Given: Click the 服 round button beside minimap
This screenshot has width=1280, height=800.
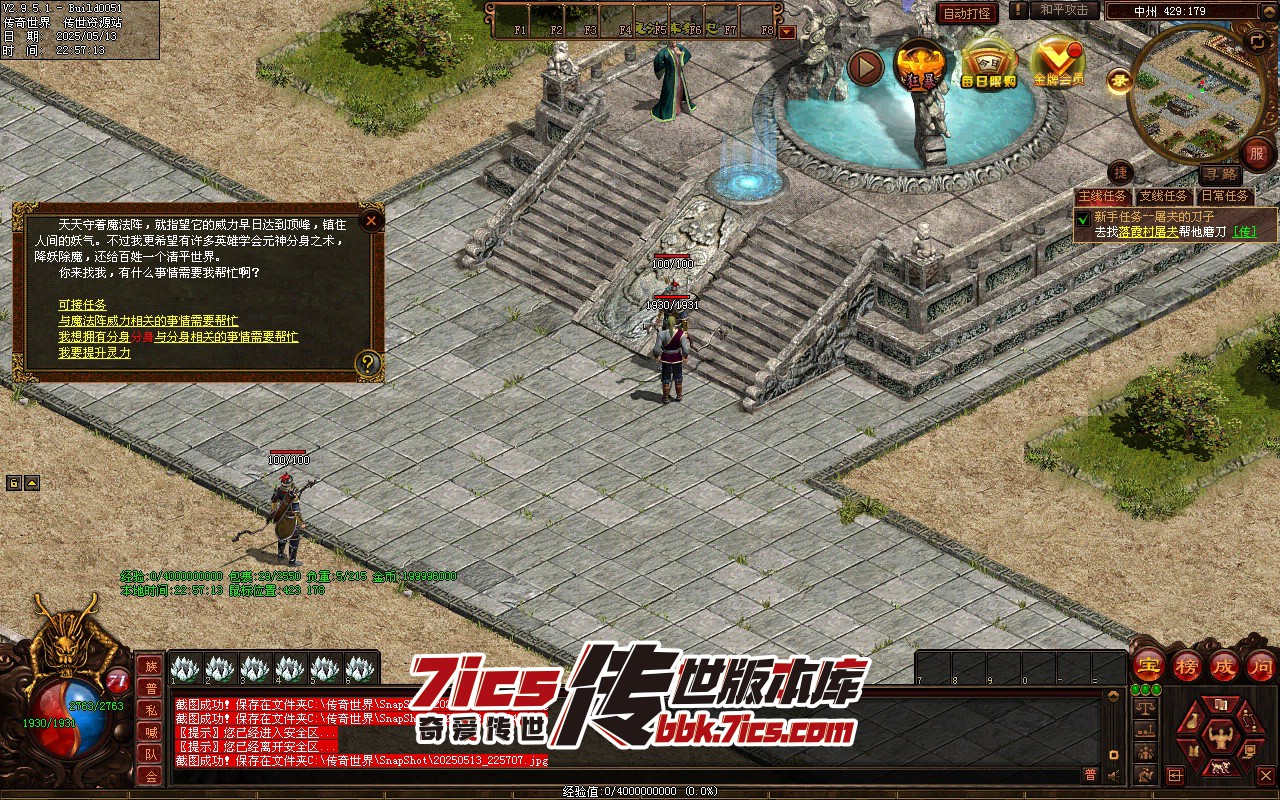Looking at the screenshot, I should click(1256, 154).
